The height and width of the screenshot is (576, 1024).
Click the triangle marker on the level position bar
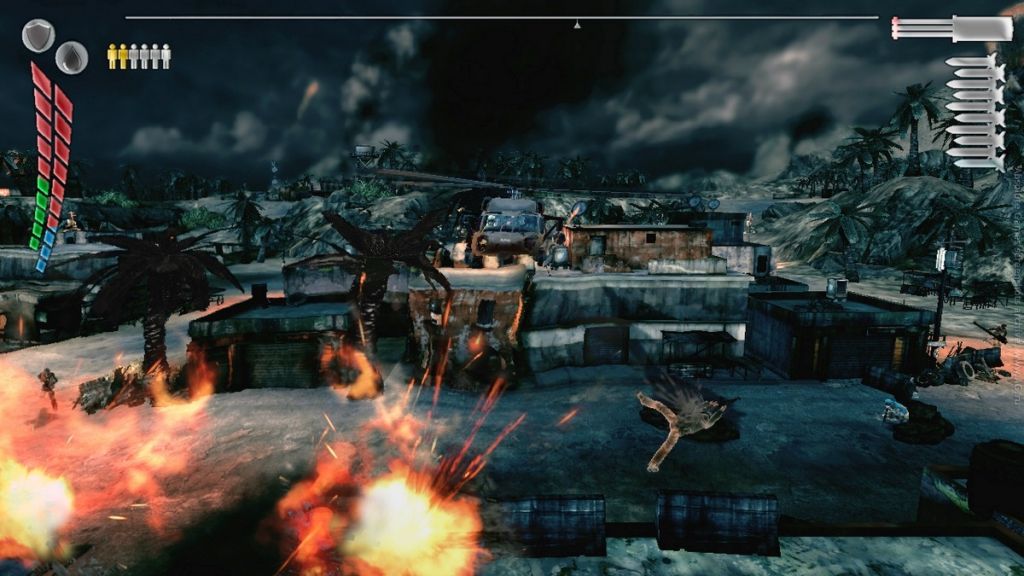(x=576, y=24)
